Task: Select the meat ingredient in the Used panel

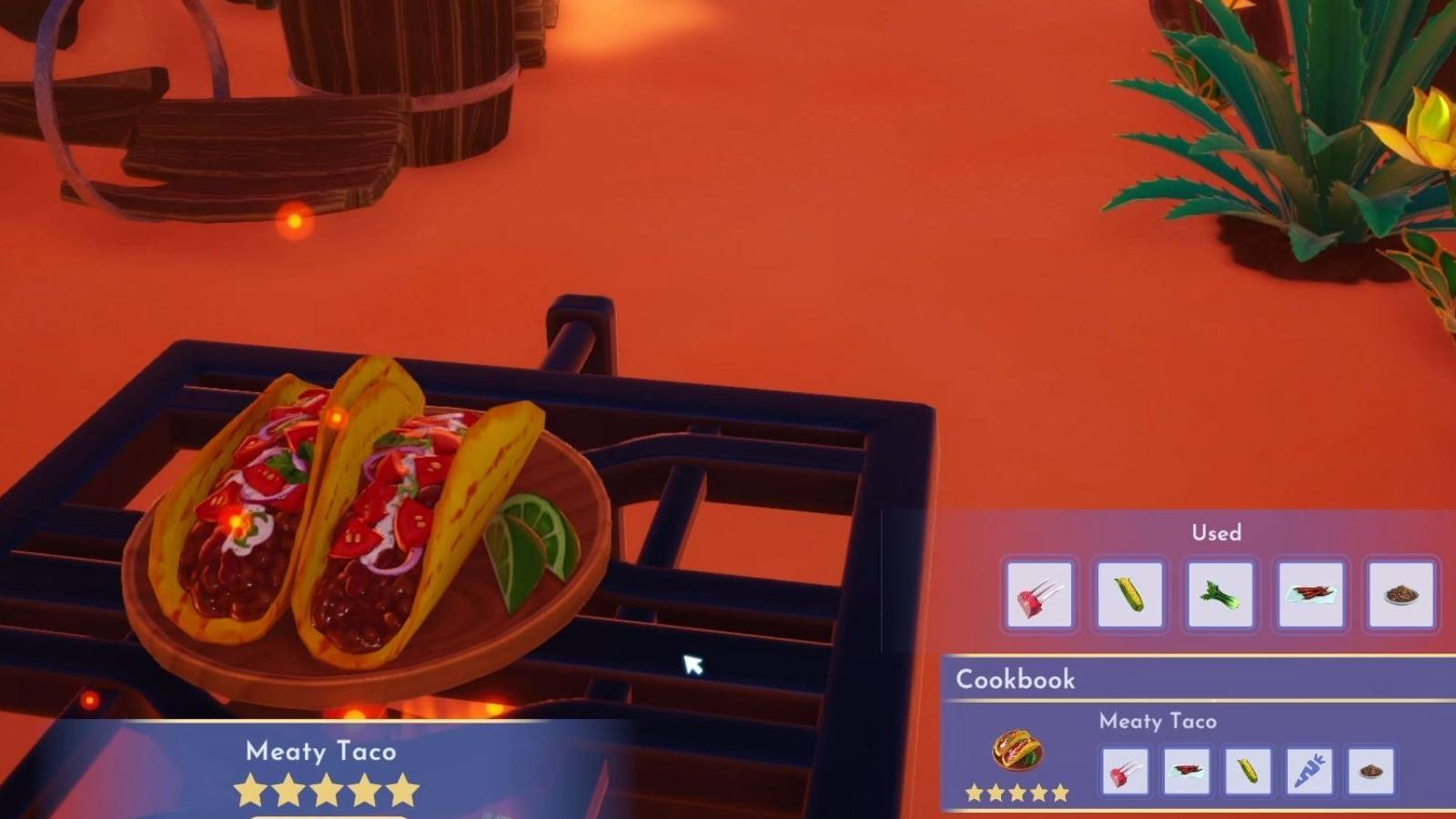Action: [1038, 596]
